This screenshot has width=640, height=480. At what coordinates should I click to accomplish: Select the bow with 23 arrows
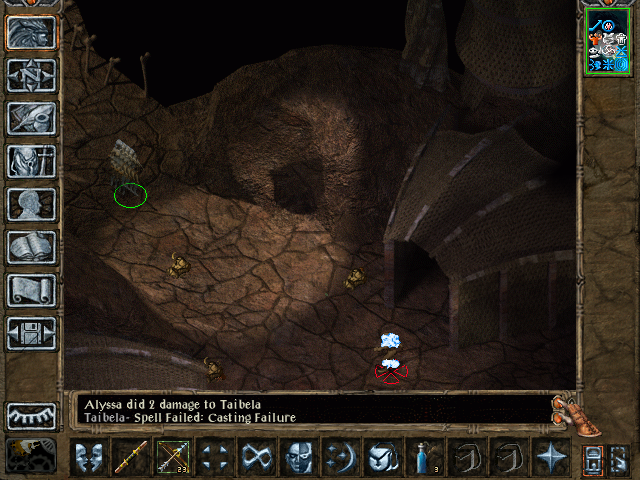coord(173,458)
